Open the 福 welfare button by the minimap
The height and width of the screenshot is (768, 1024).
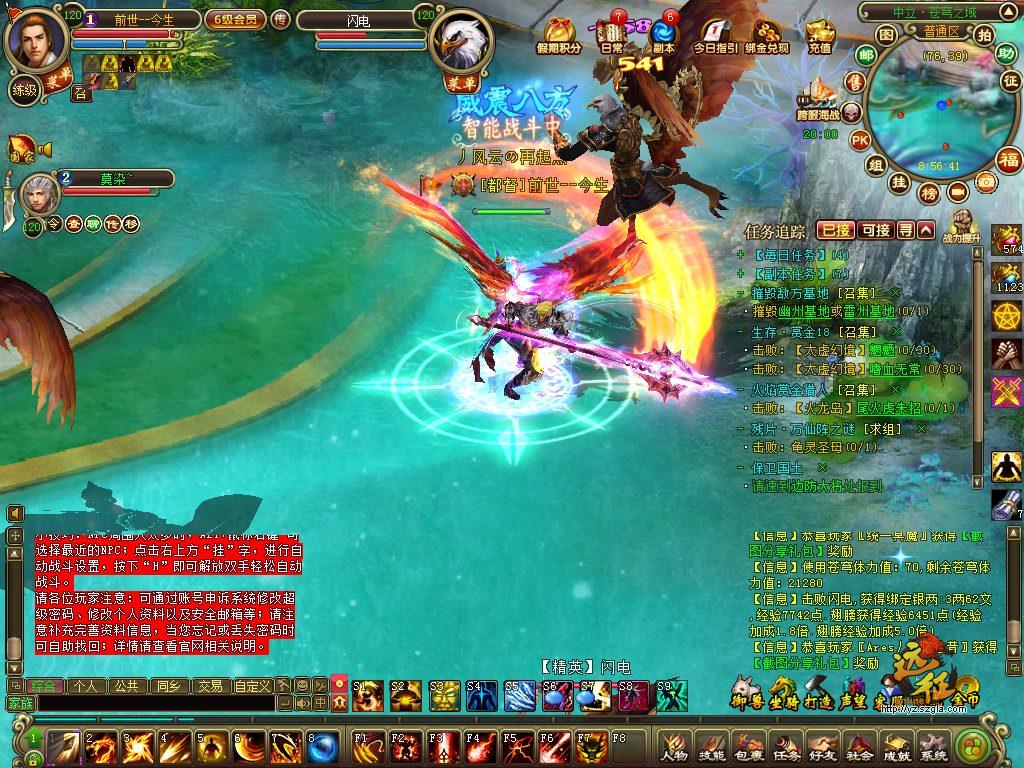click(x=1008, y=158)
